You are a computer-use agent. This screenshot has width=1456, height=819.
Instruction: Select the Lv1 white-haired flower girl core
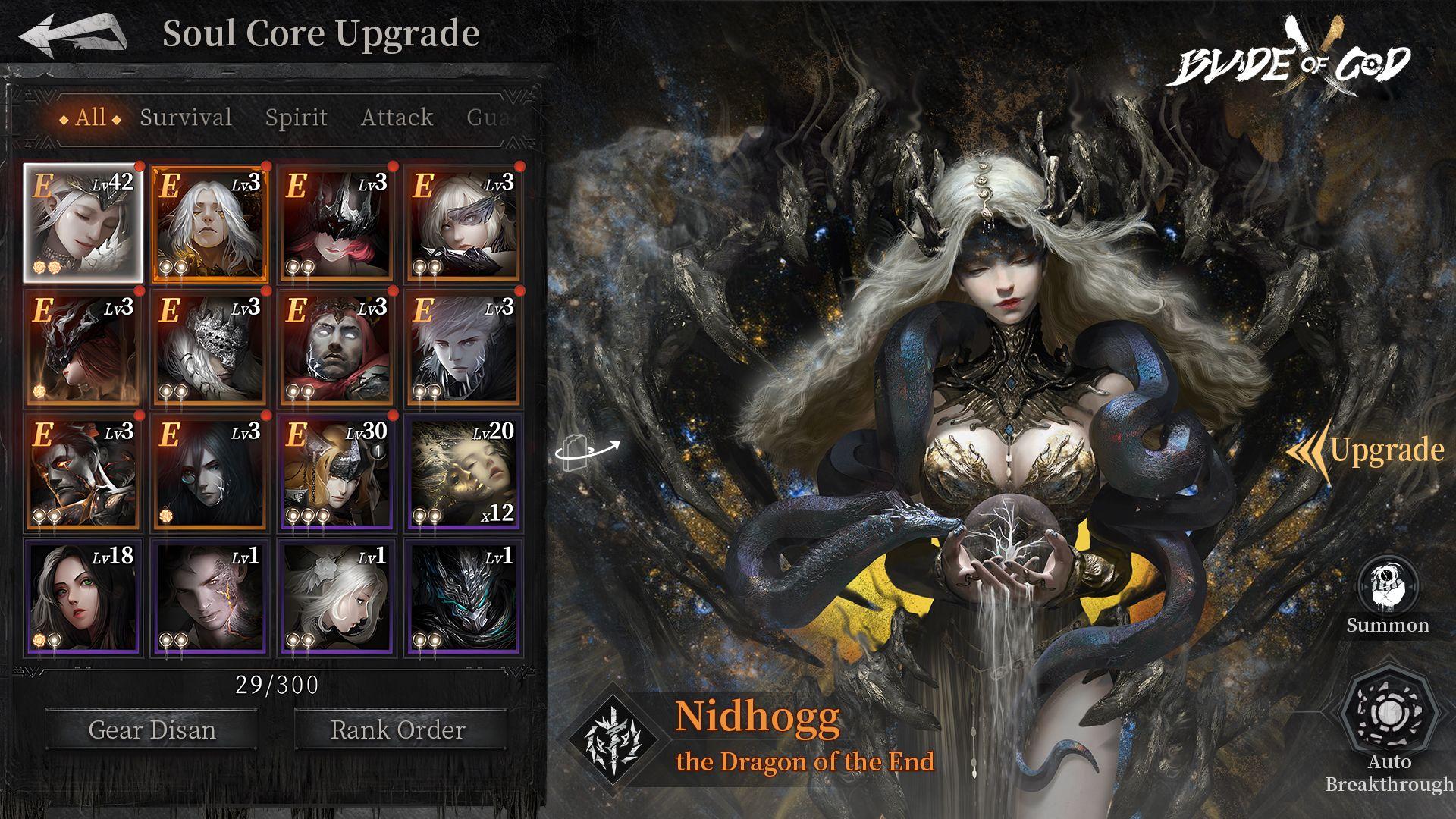click(x=336, y=598)
